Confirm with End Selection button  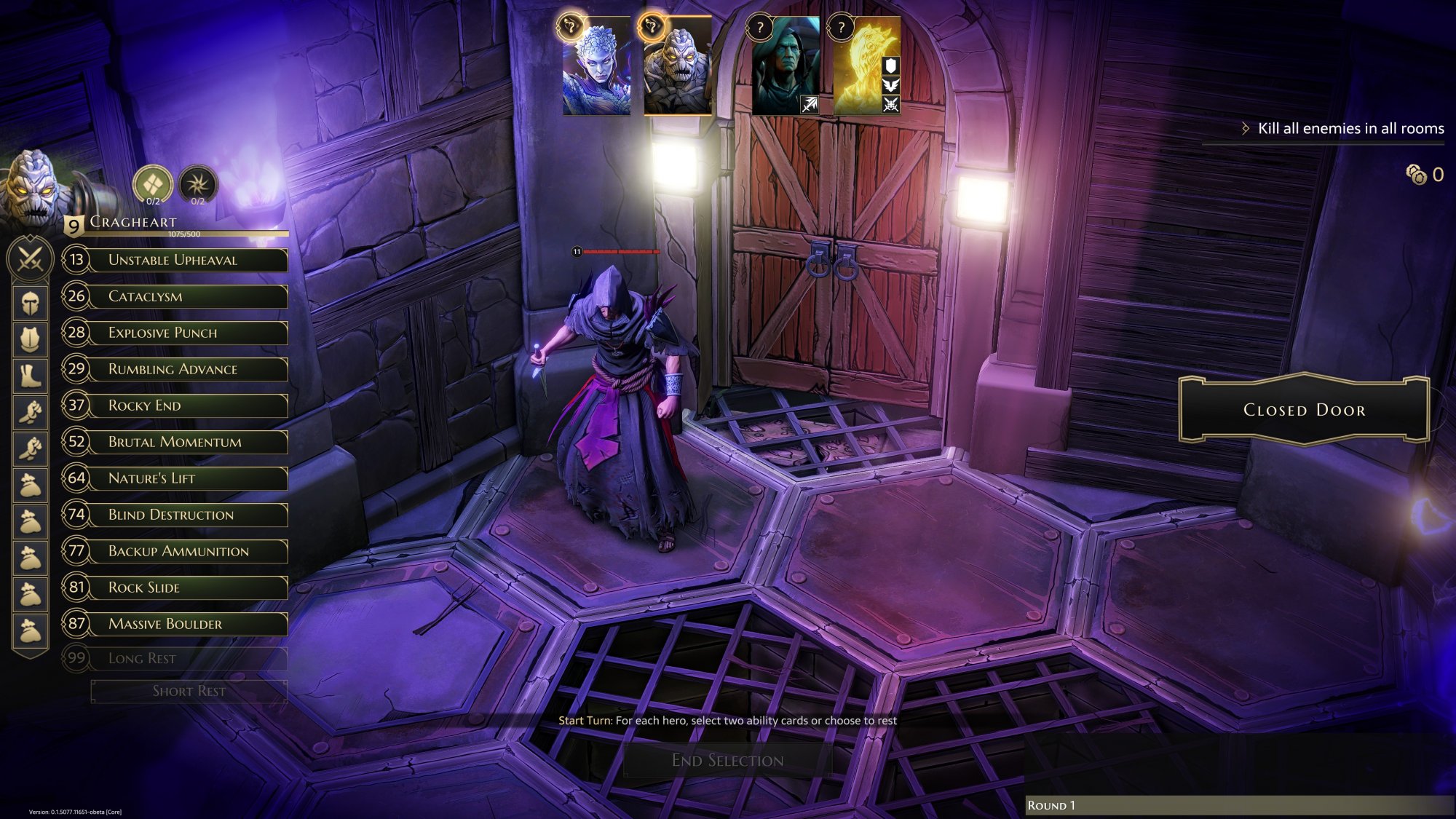pos(727,761)
